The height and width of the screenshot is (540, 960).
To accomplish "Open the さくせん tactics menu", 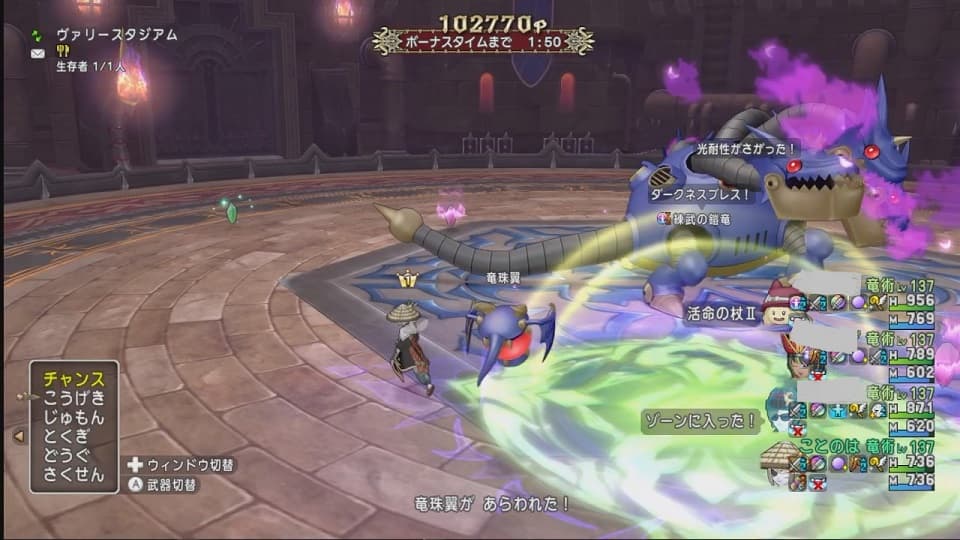I will coord(73,474).
